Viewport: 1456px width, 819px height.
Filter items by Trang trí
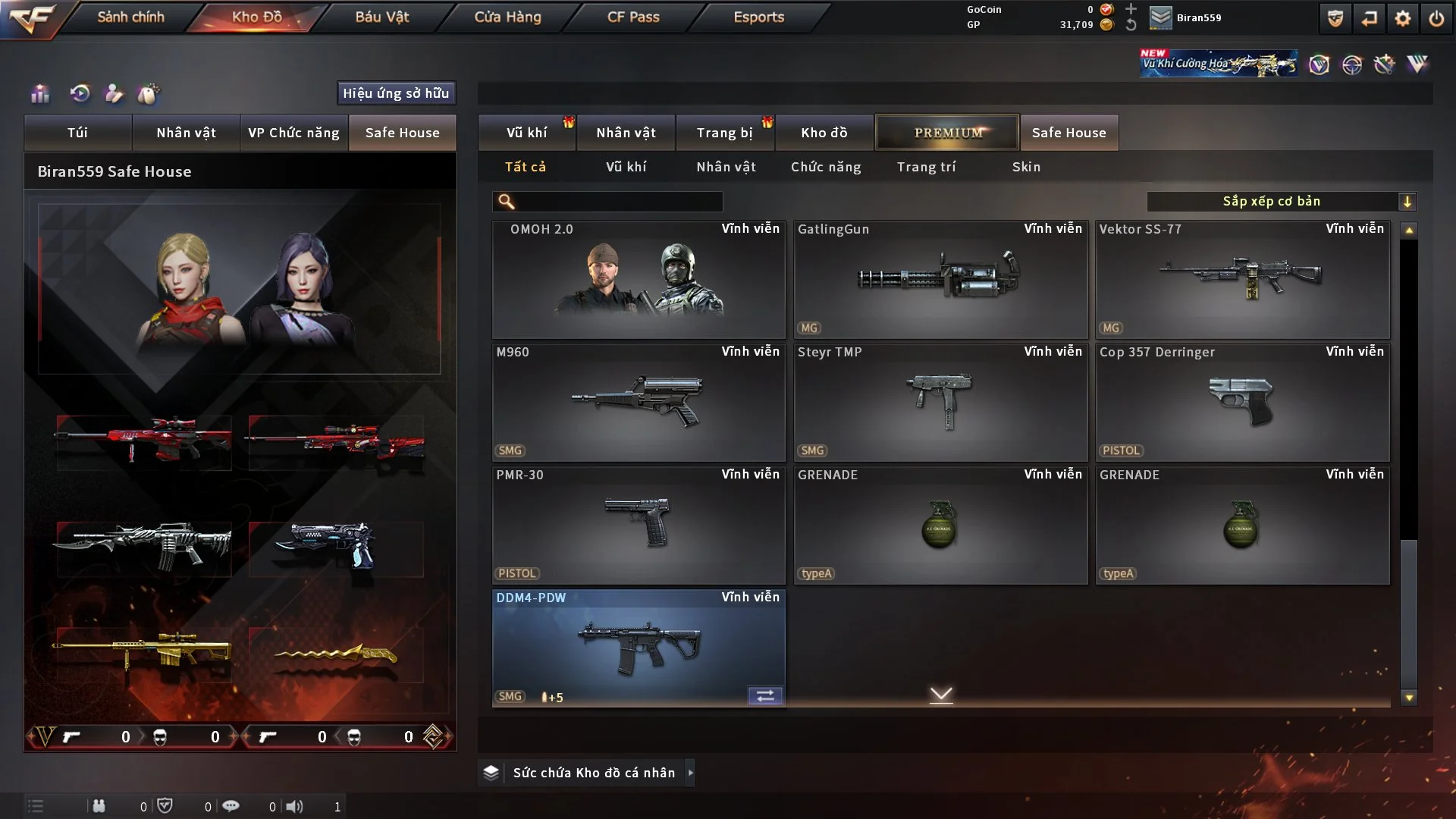(x=926, y=167)
